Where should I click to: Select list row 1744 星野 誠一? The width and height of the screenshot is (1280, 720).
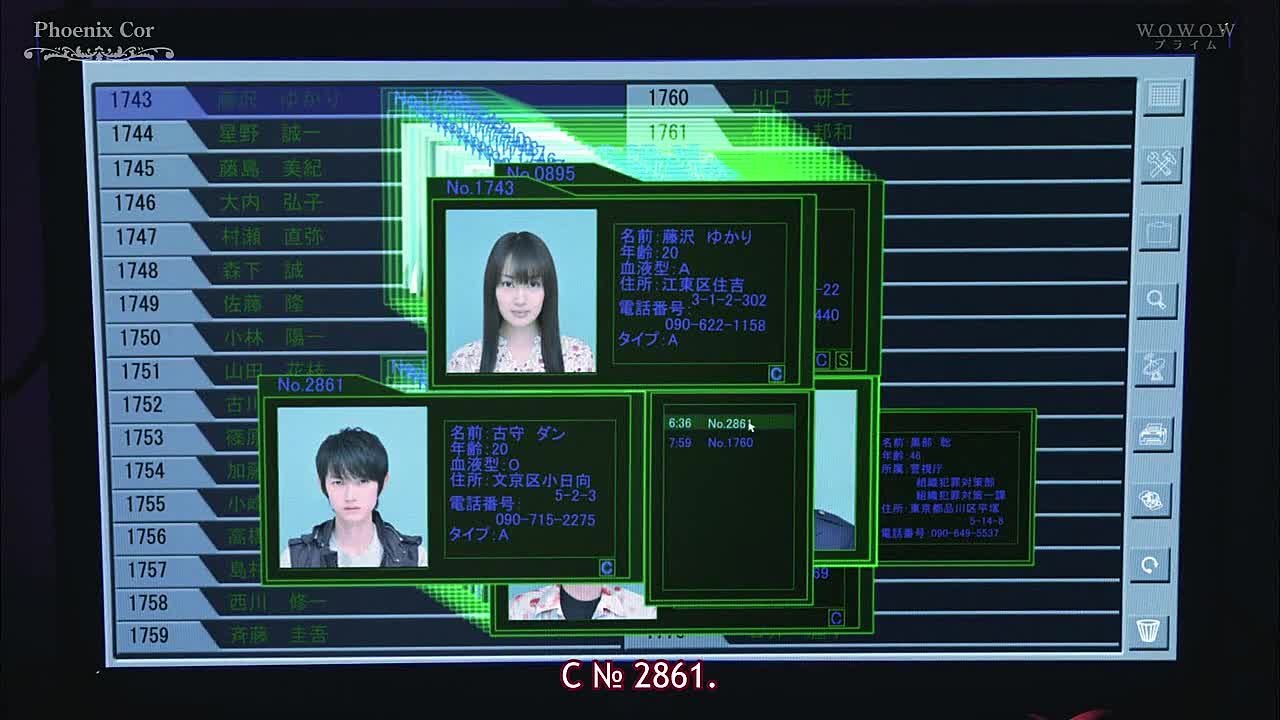pyautogui.click(x=240, y=134)
